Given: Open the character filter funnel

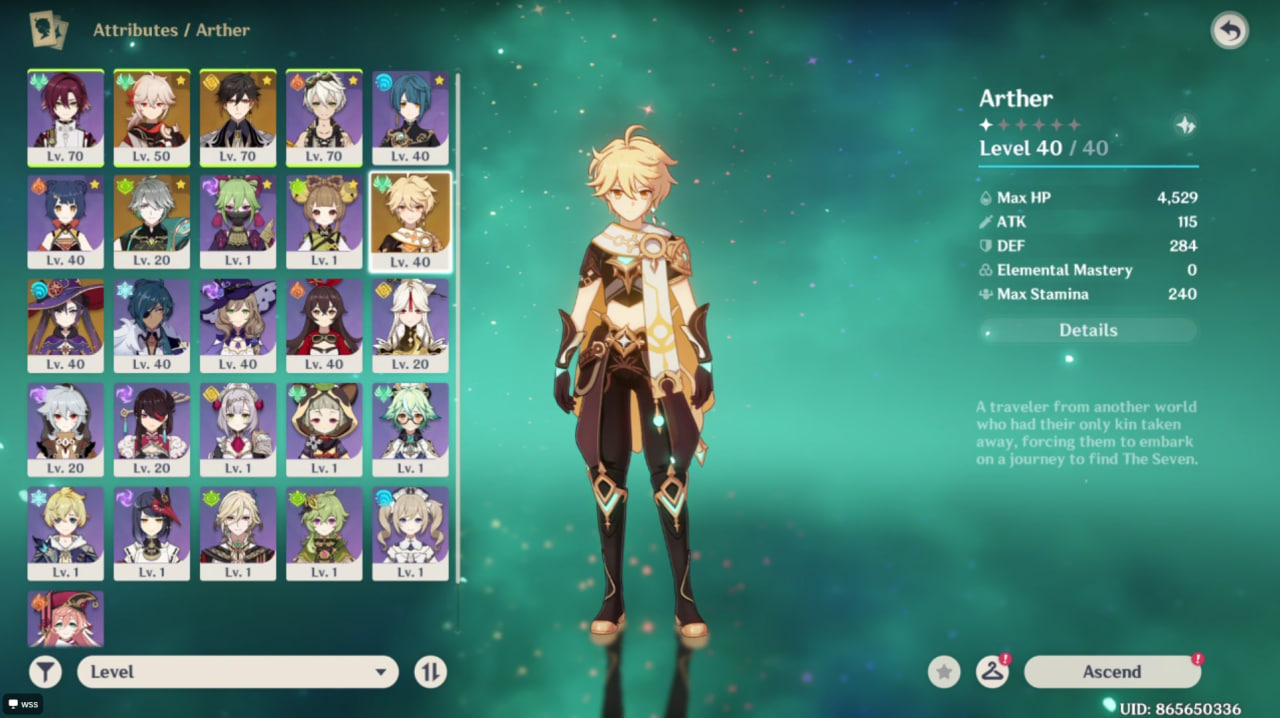Looking at the screenshot, I should coord(45,672).
